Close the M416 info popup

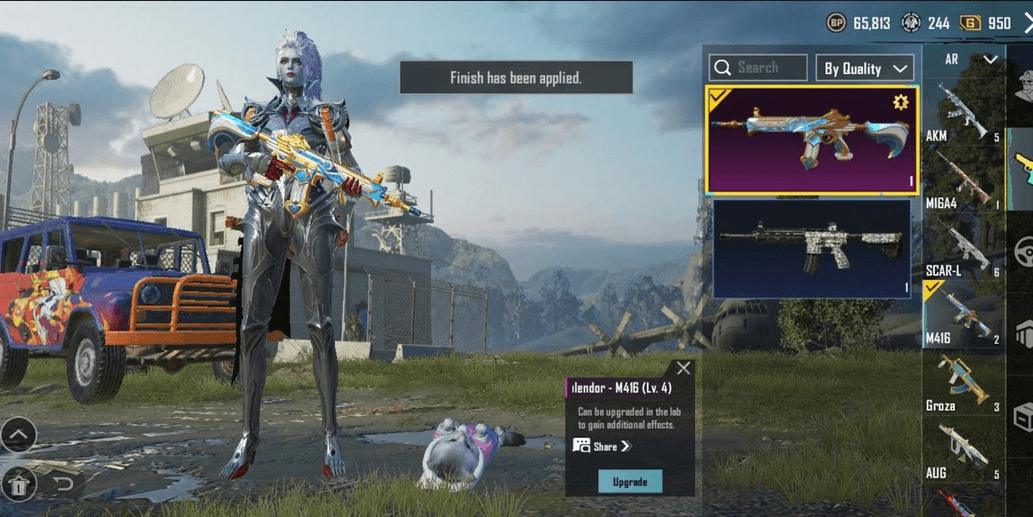(683, 369)
